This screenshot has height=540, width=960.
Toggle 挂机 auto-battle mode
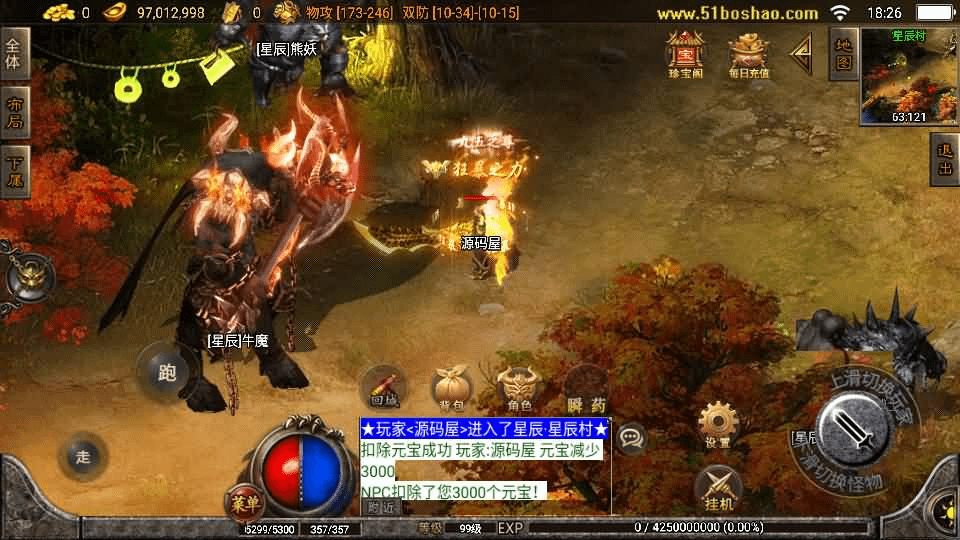tap(717, 488)
